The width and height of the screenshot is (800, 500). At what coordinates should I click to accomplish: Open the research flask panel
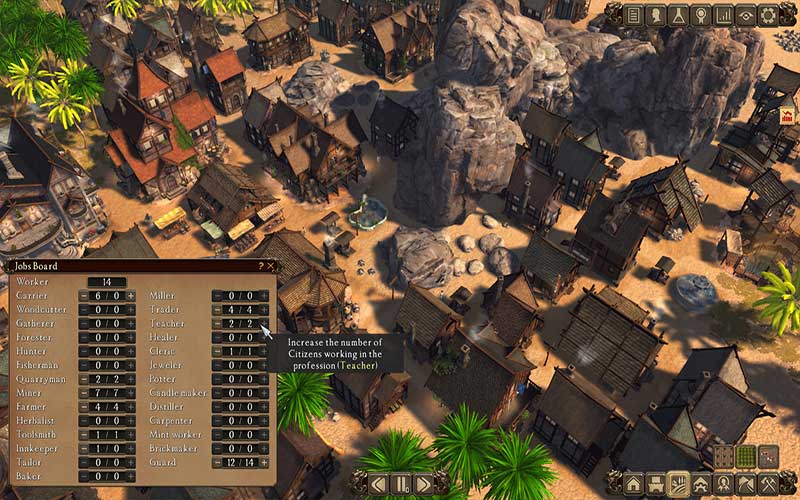click(678, 15)
